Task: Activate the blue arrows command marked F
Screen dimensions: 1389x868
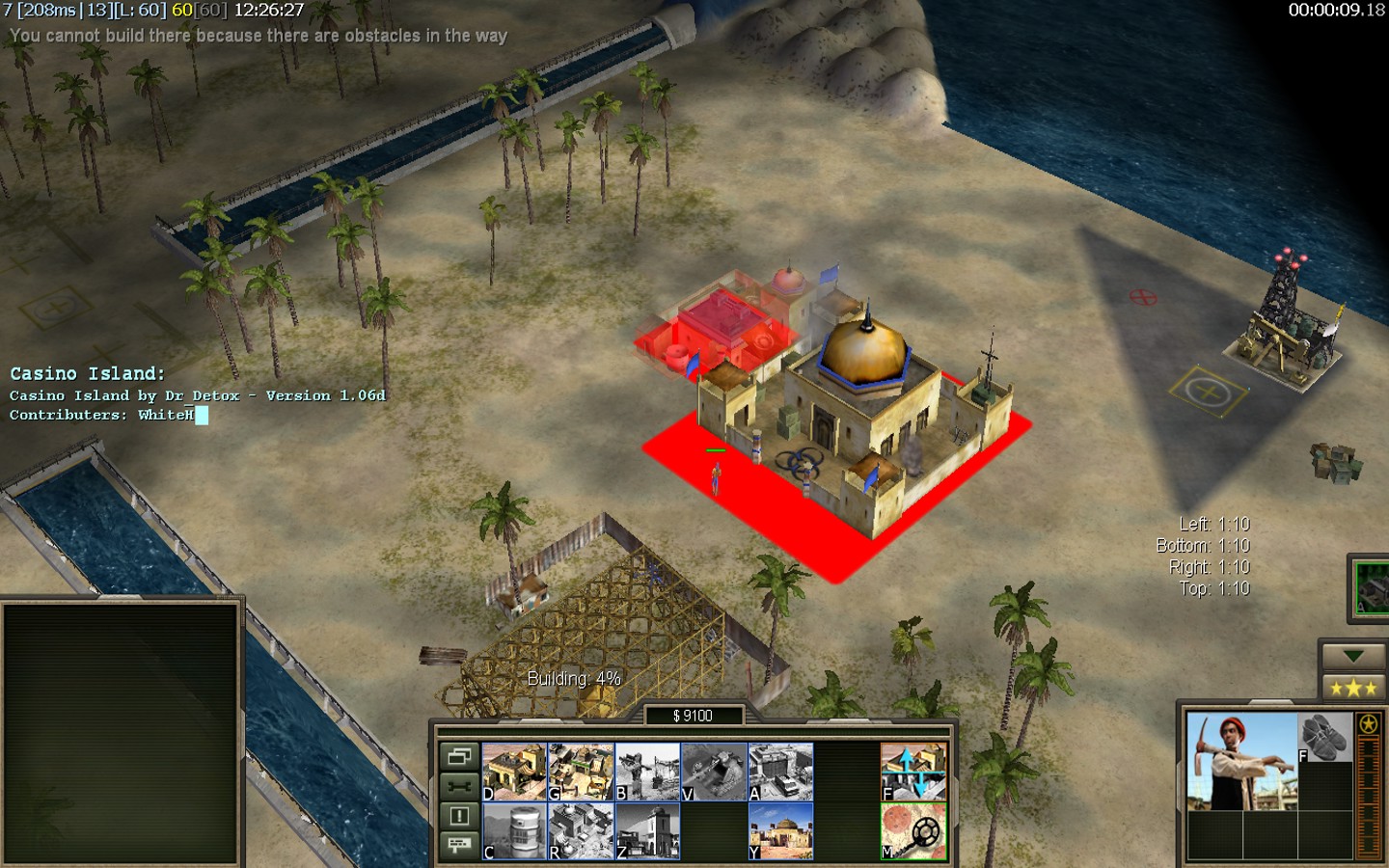Action: [x=913, y=772]
